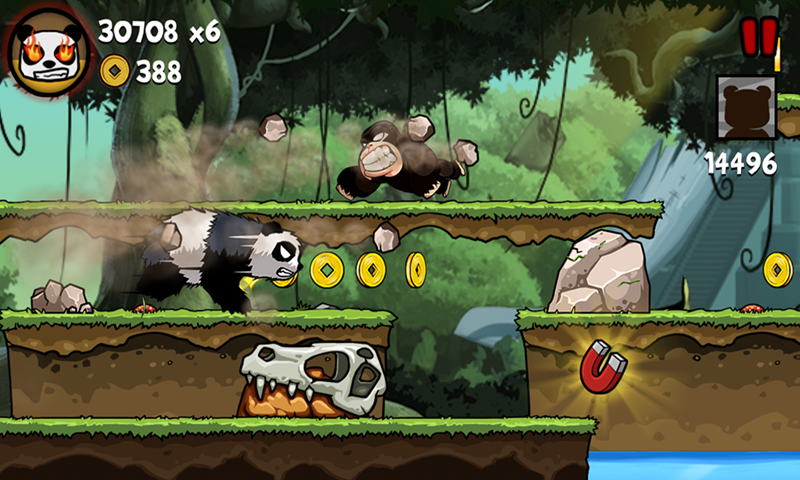
Task: Select the bear silhouette rival portrait
Action: (746, 108)
